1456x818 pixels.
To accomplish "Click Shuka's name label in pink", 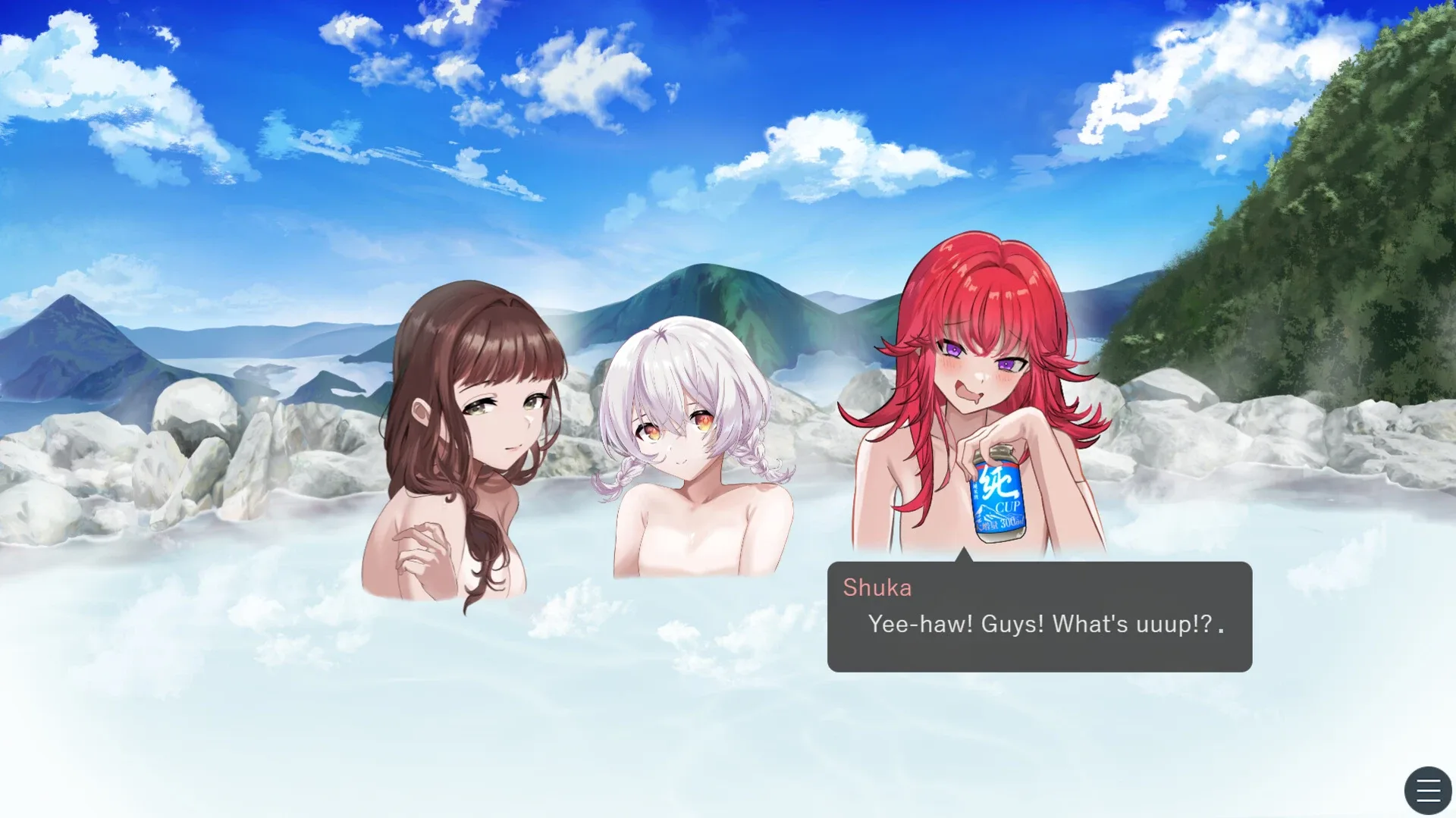I will pos(877,588).
